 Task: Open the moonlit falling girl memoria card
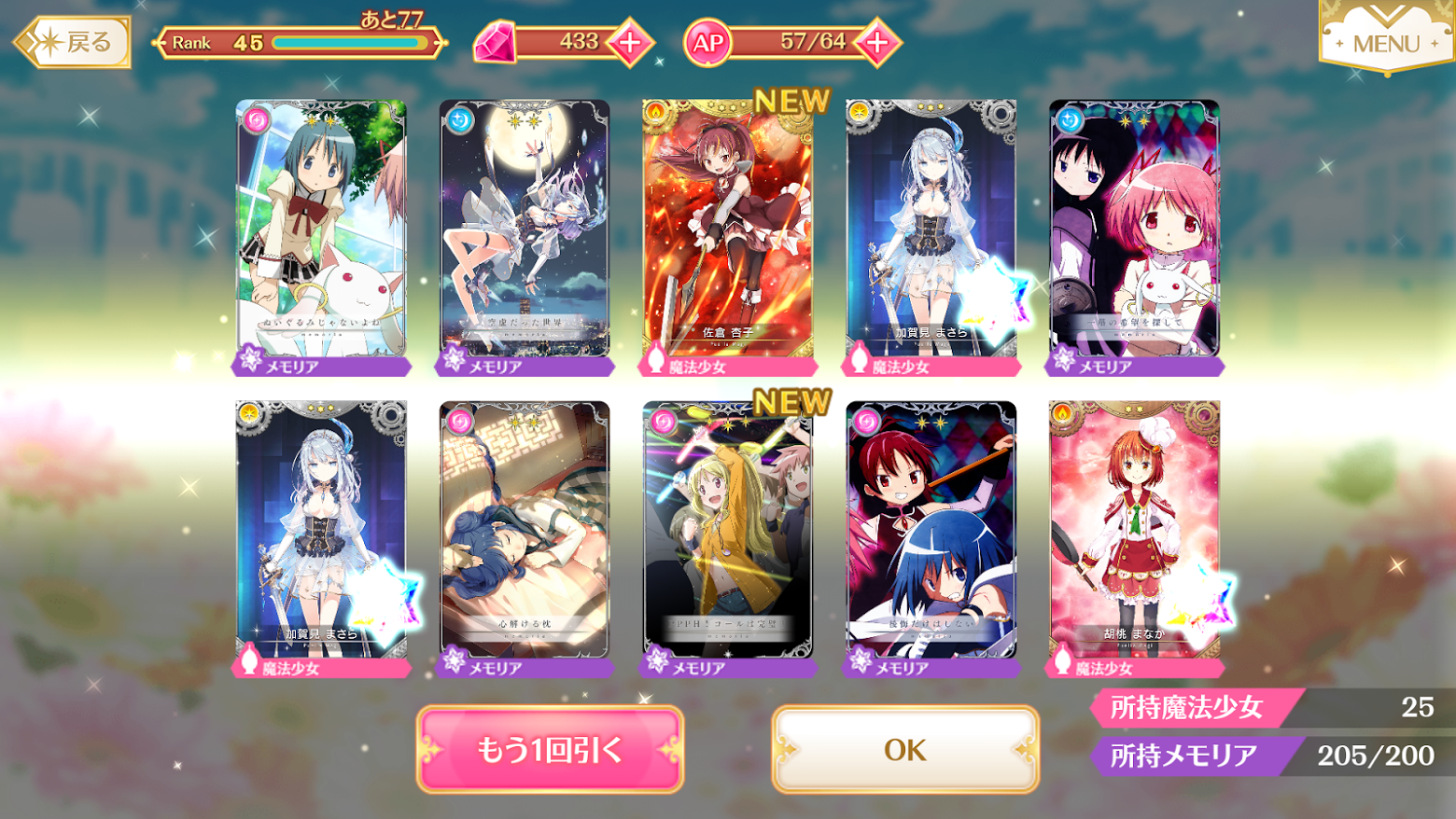(x=524, y=233)
